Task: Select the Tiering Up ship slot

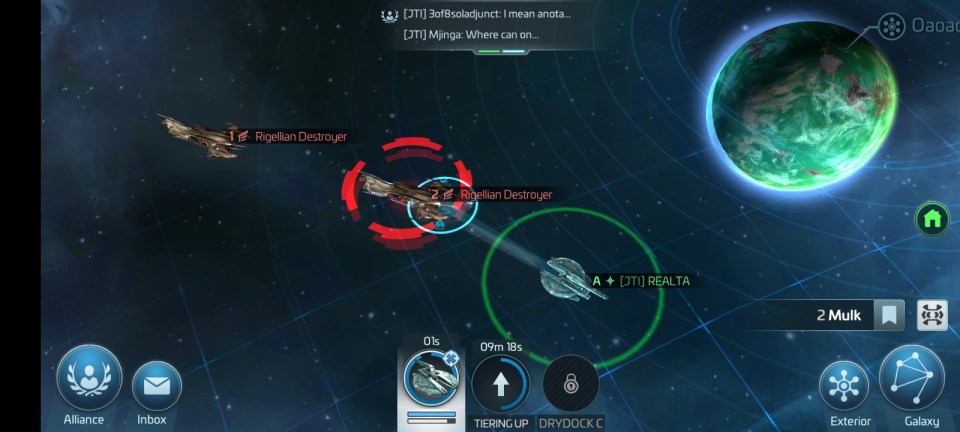Action: [500, 382]
